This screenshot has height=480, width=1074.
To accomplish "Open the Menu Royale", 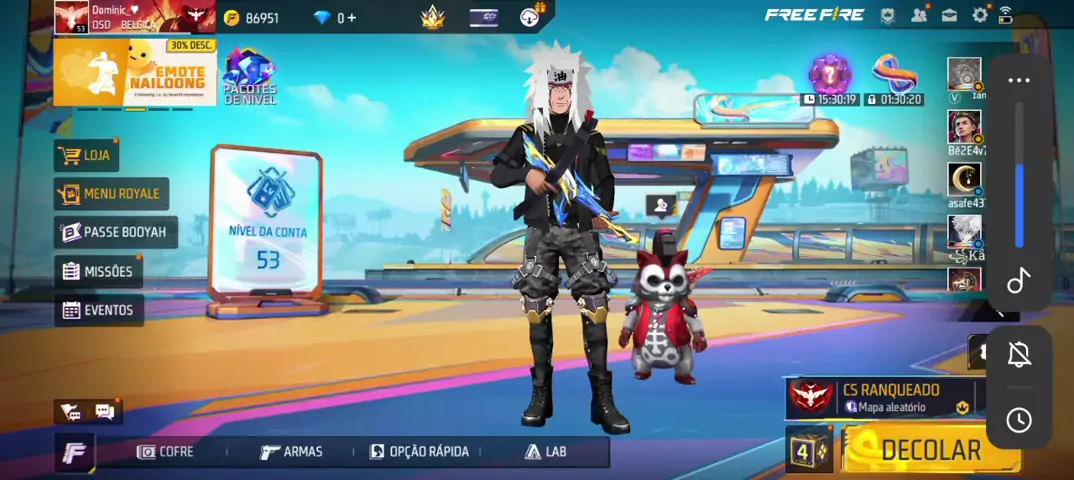I will point(111,193).
